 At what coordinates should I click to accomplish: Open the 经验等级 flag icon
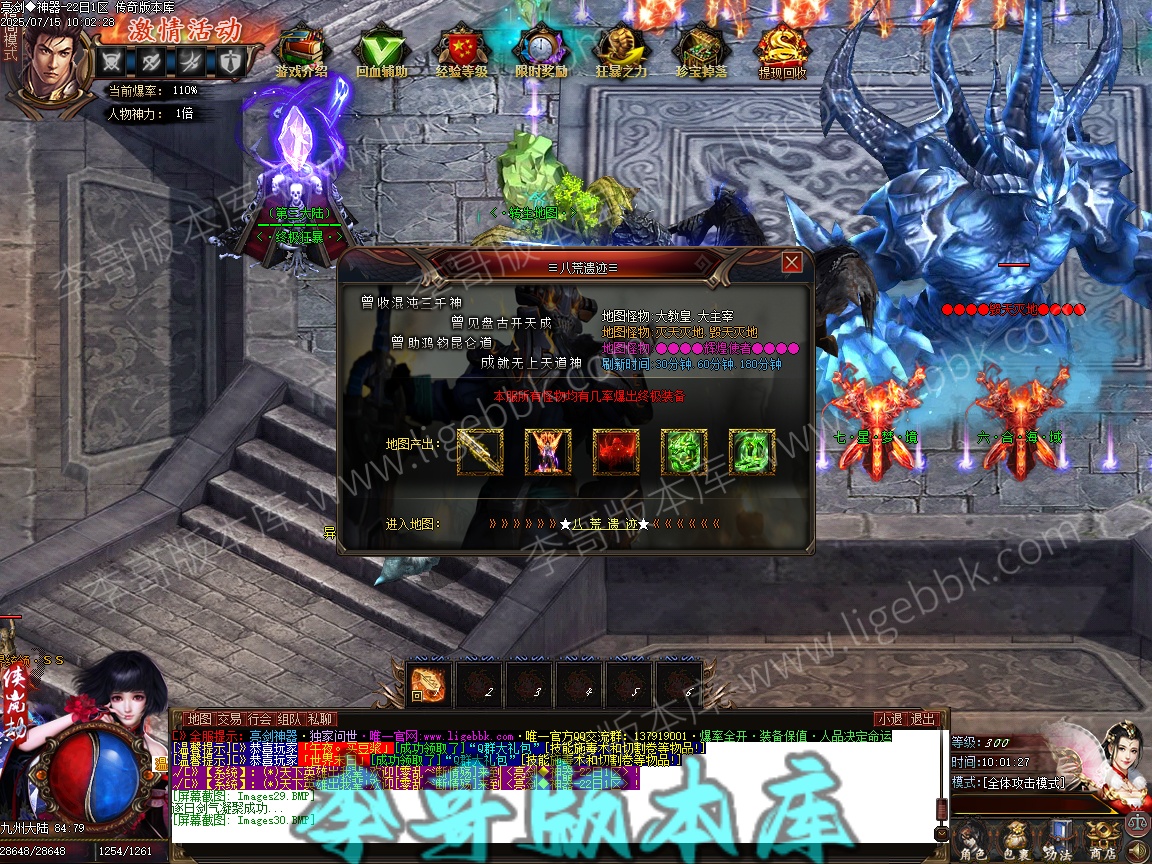click(x=461, y=48)
